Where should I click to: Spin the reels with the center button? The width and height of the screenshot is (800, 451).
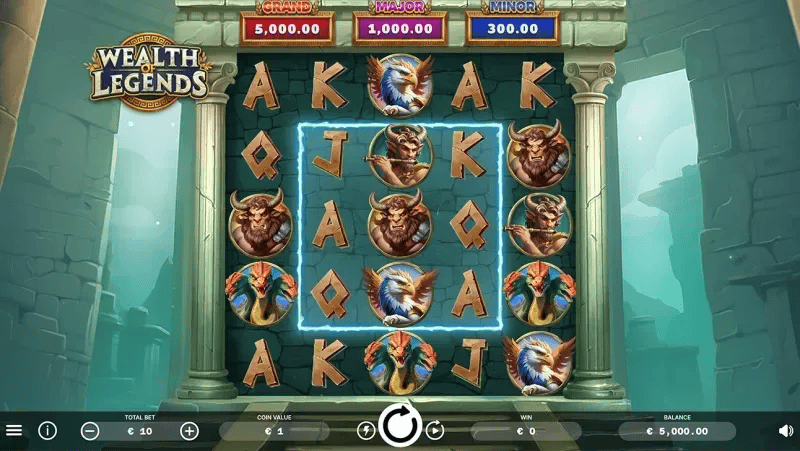[401, 427]
